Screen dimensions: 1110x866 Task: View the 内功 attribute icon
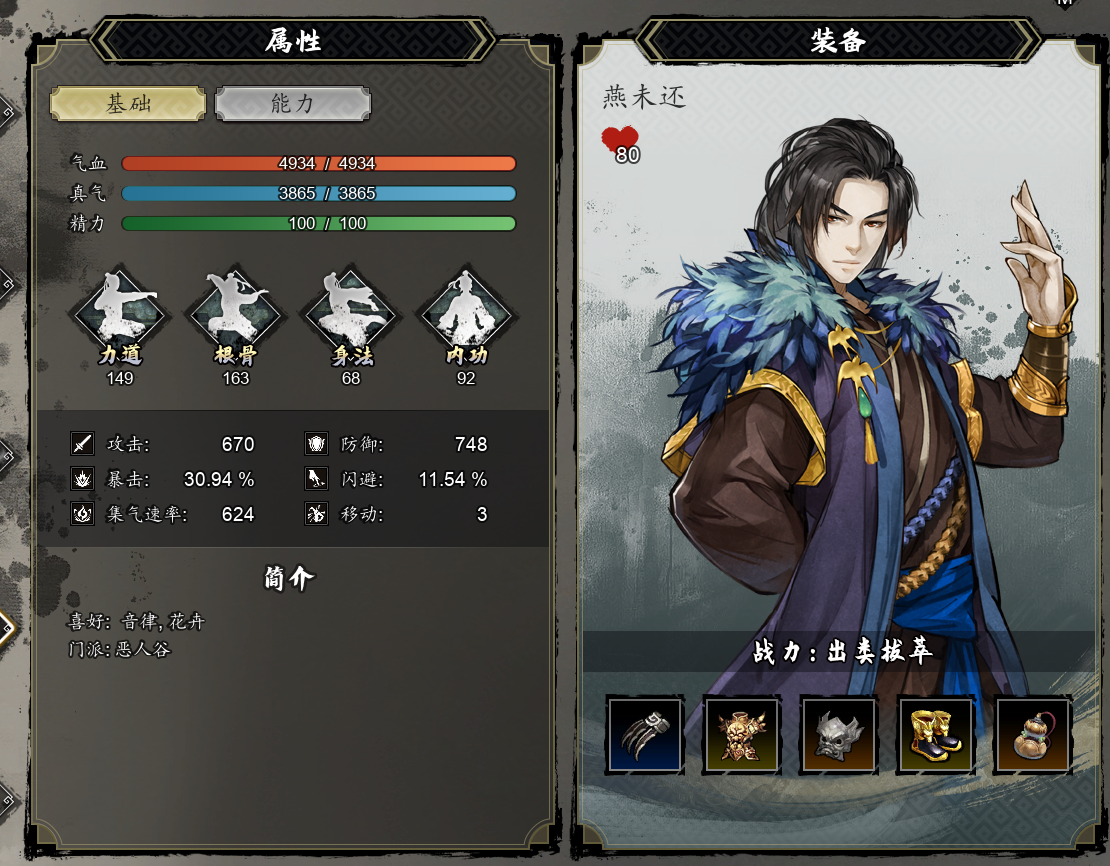(x=466, y=314)
